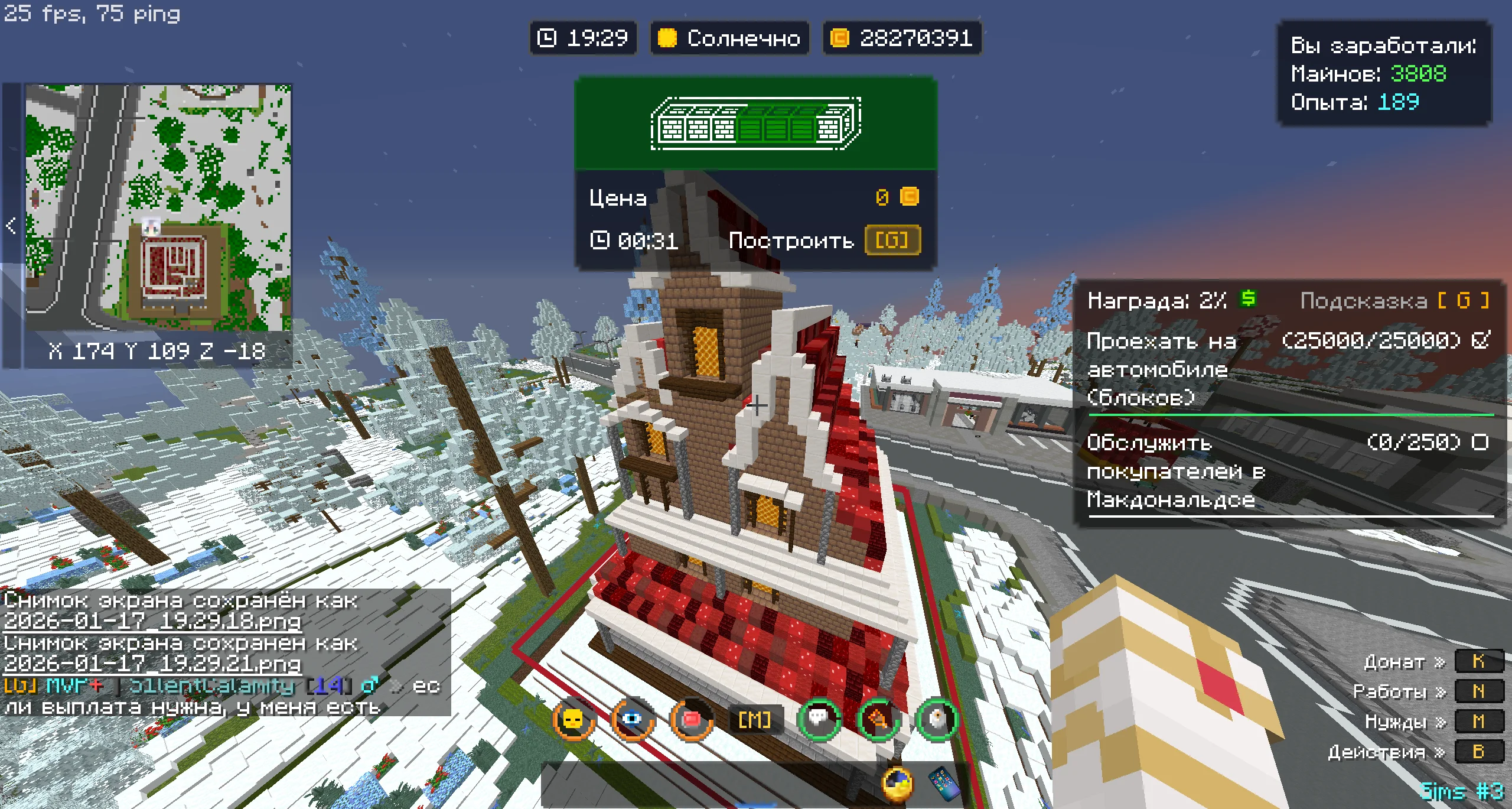Select the red steak hunger need icon
The height and width of the screenshot is (809, 1512).
coord(691,719)
